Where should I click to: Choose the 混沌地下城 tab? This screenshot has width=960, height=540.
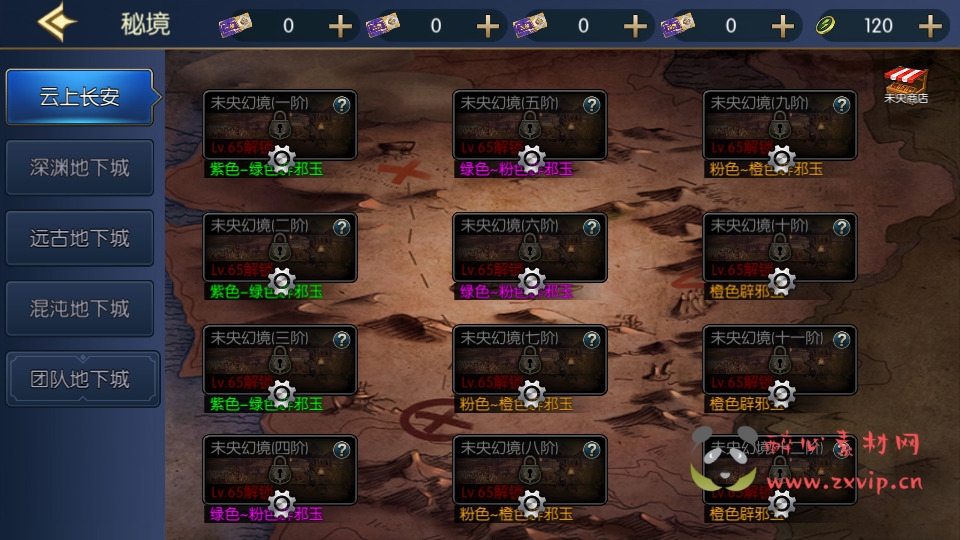click(x=80, y=309)
